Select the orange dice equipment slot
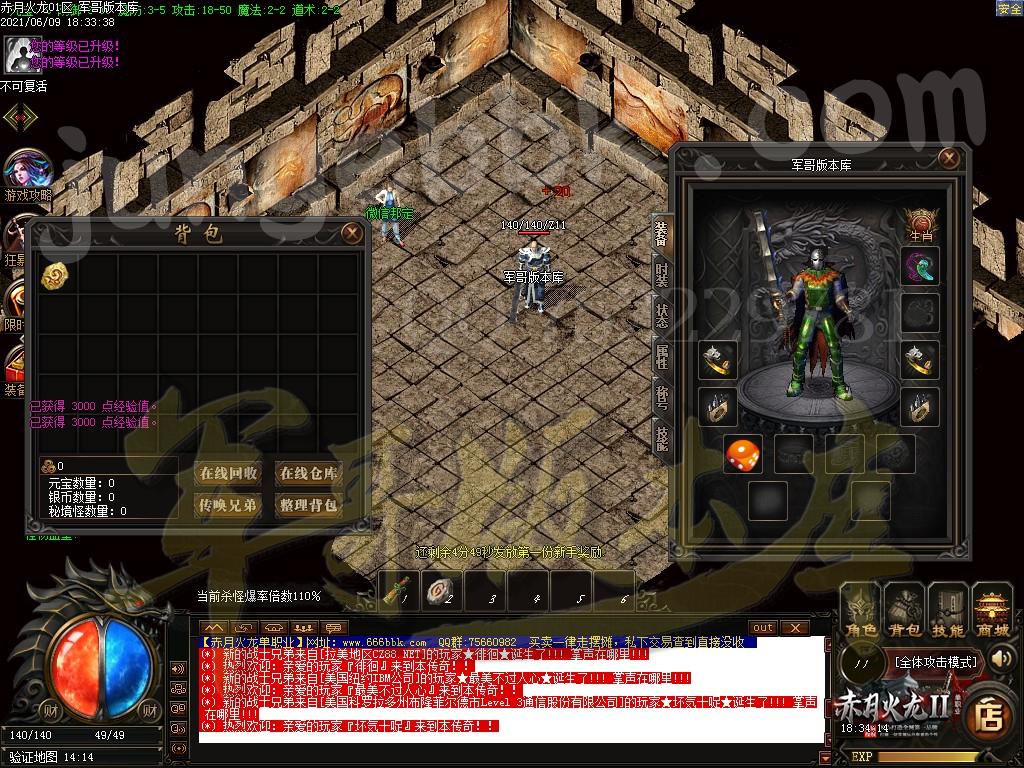This screenshot has height=768, width=1024. pyautogui.click(x=743, y=454)
